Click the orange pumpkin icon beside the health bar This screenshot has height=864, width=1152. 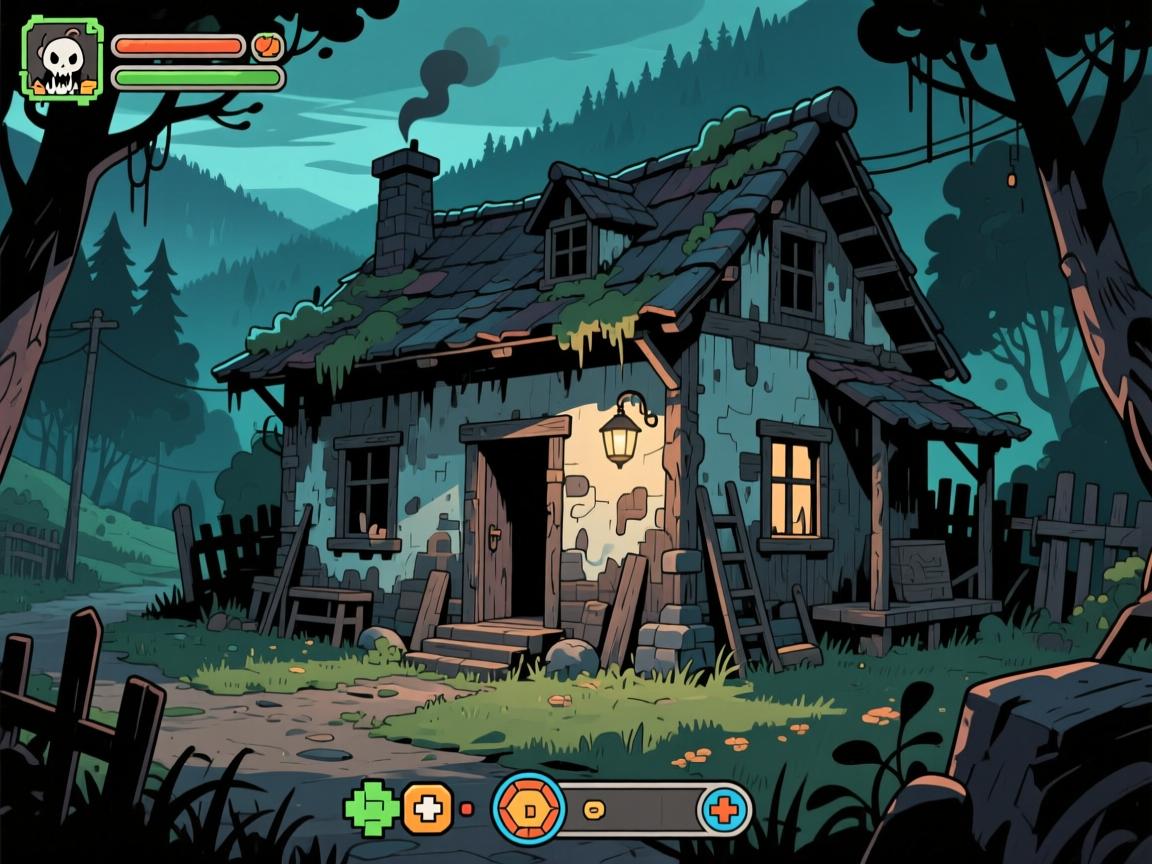[x=267, y=46]
